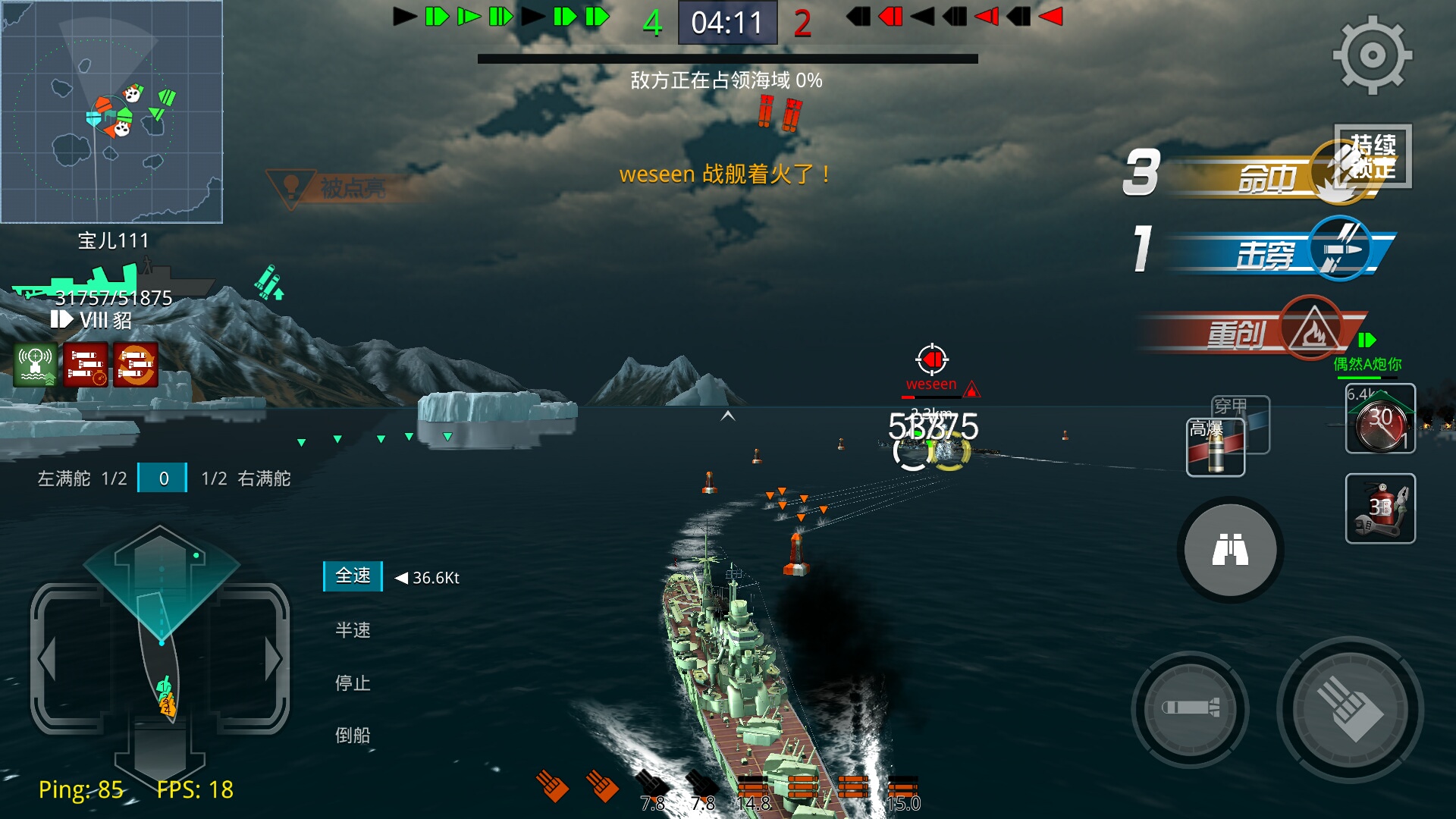Toggle the 持续锁定 continuous lock button
This screenshot has height=819, width=1456.
pyautogui.click(x=1373, y=155)
